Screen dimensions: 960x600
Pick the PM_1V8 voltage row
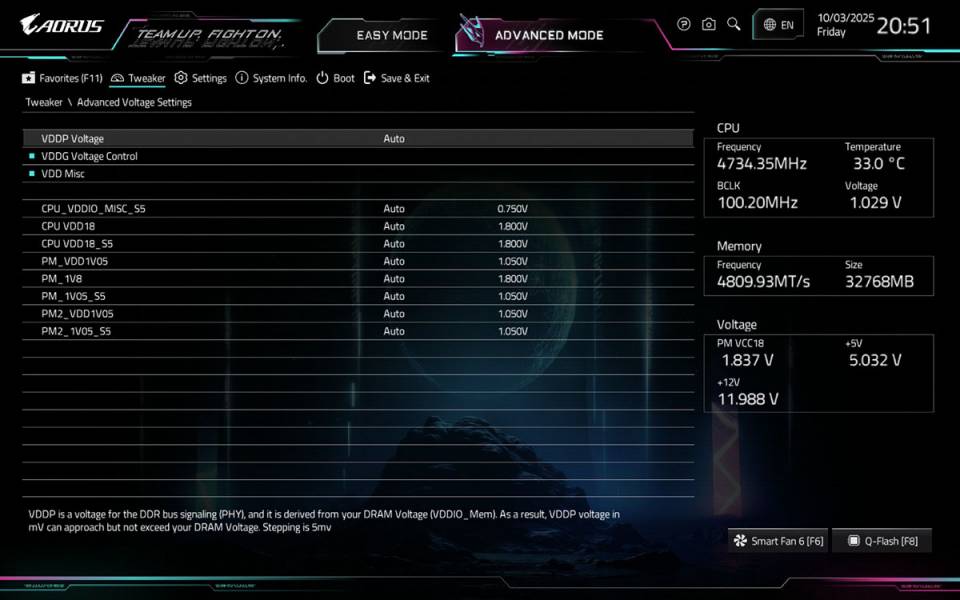click(62, 279)
